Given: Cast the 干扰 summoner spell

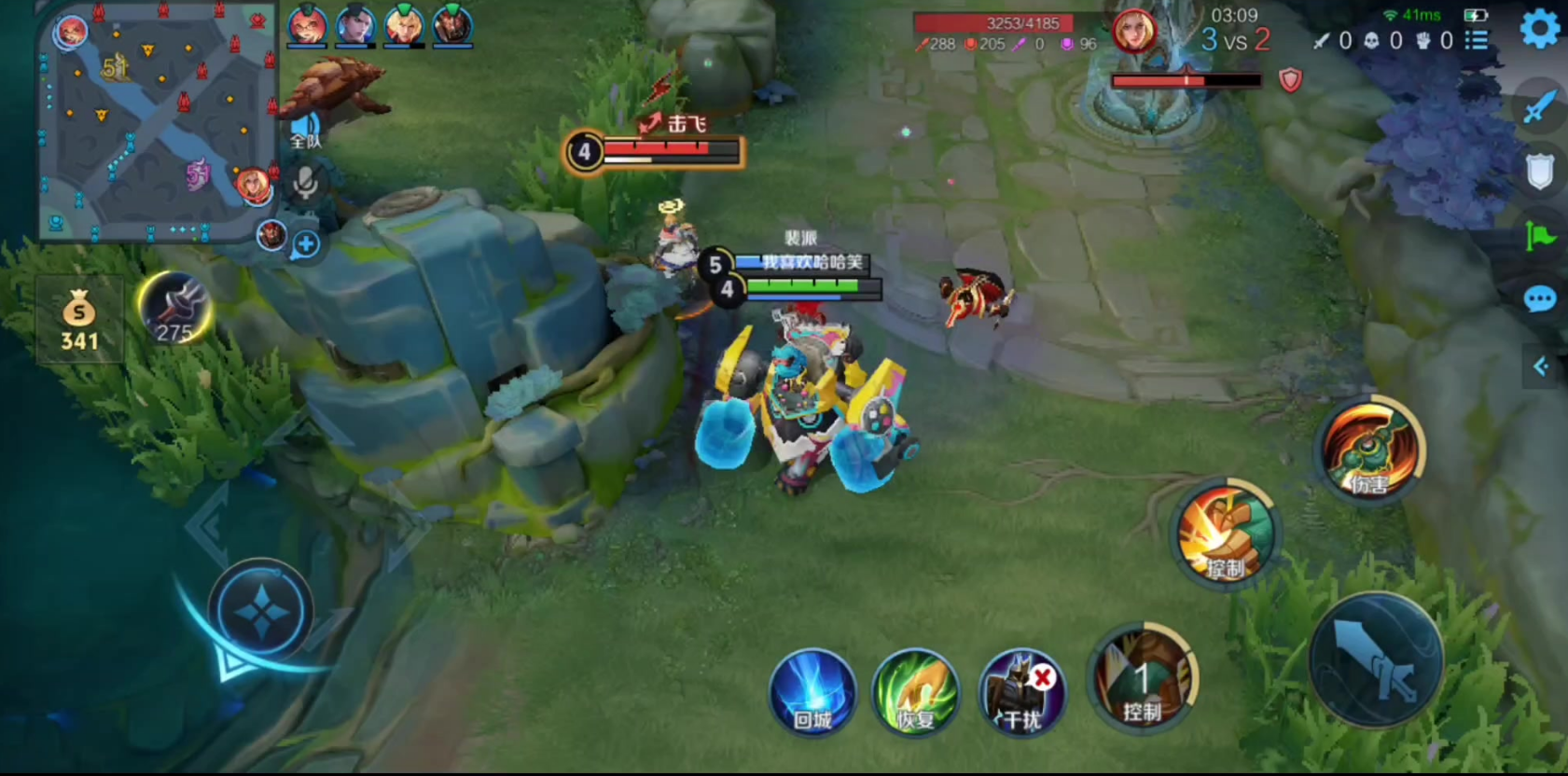Looking at the screenshot, I should point(1022,692).
